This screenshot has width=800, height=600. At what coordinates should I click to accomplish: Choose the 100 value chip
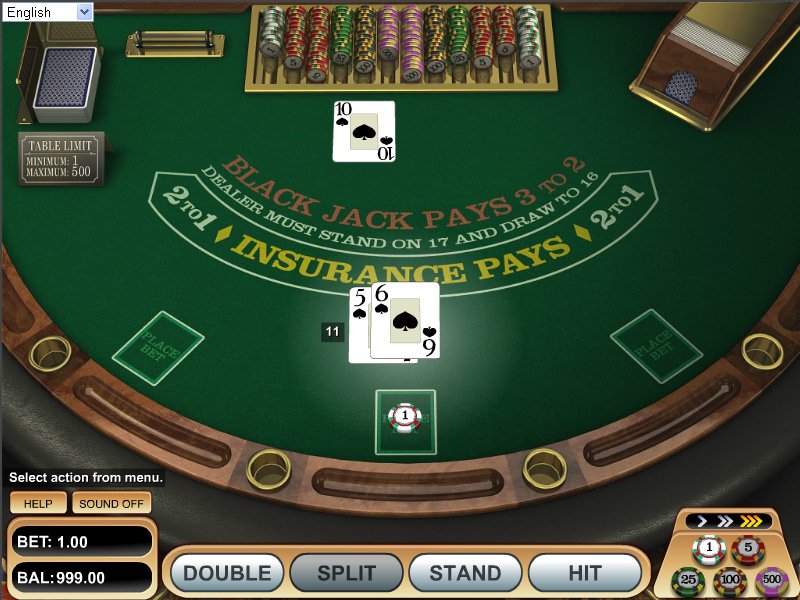point(729,579)
